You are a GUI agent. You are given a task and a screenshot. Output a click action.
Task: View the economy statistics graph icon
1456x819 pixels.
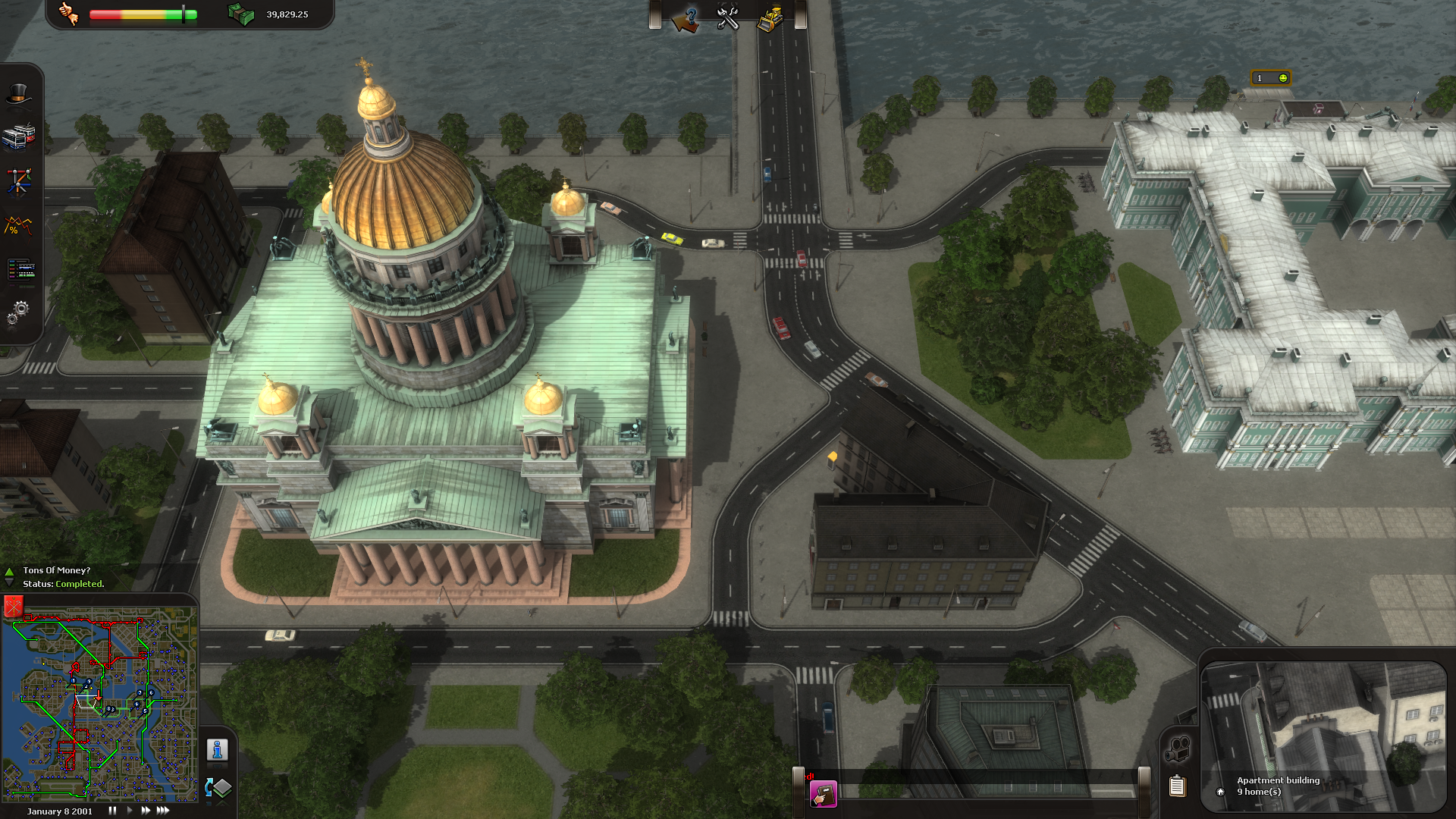tap(19, 226)
